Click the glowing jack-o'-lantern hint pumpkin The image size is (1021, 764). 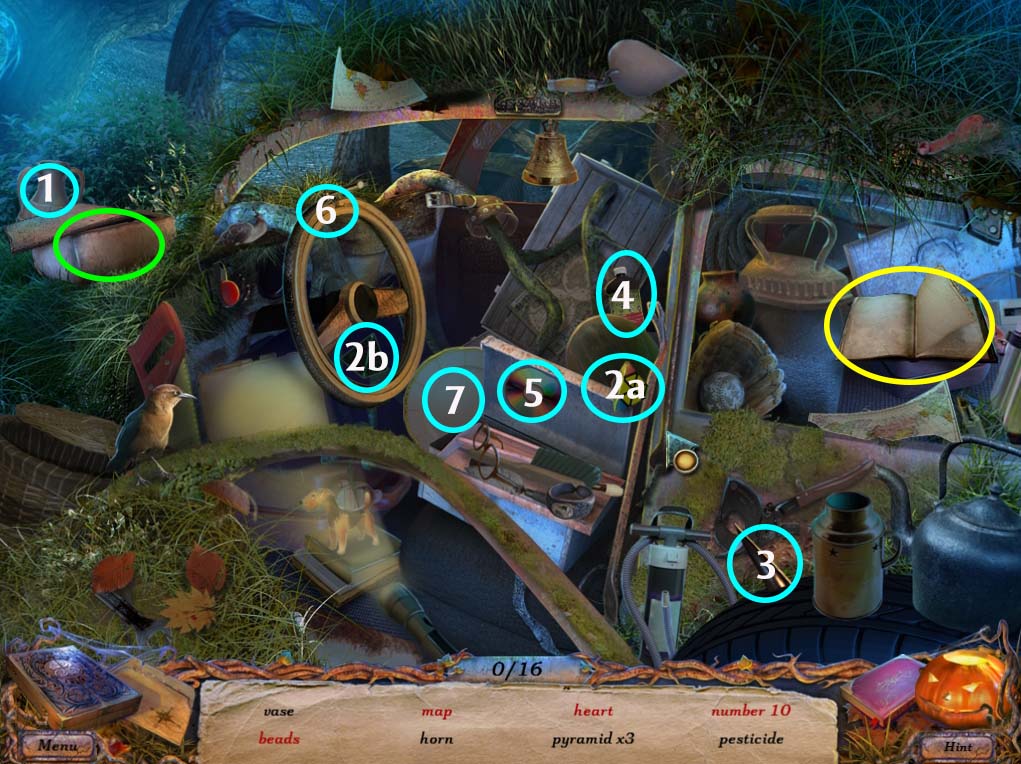pyautogui.click(x=960, y=688)
